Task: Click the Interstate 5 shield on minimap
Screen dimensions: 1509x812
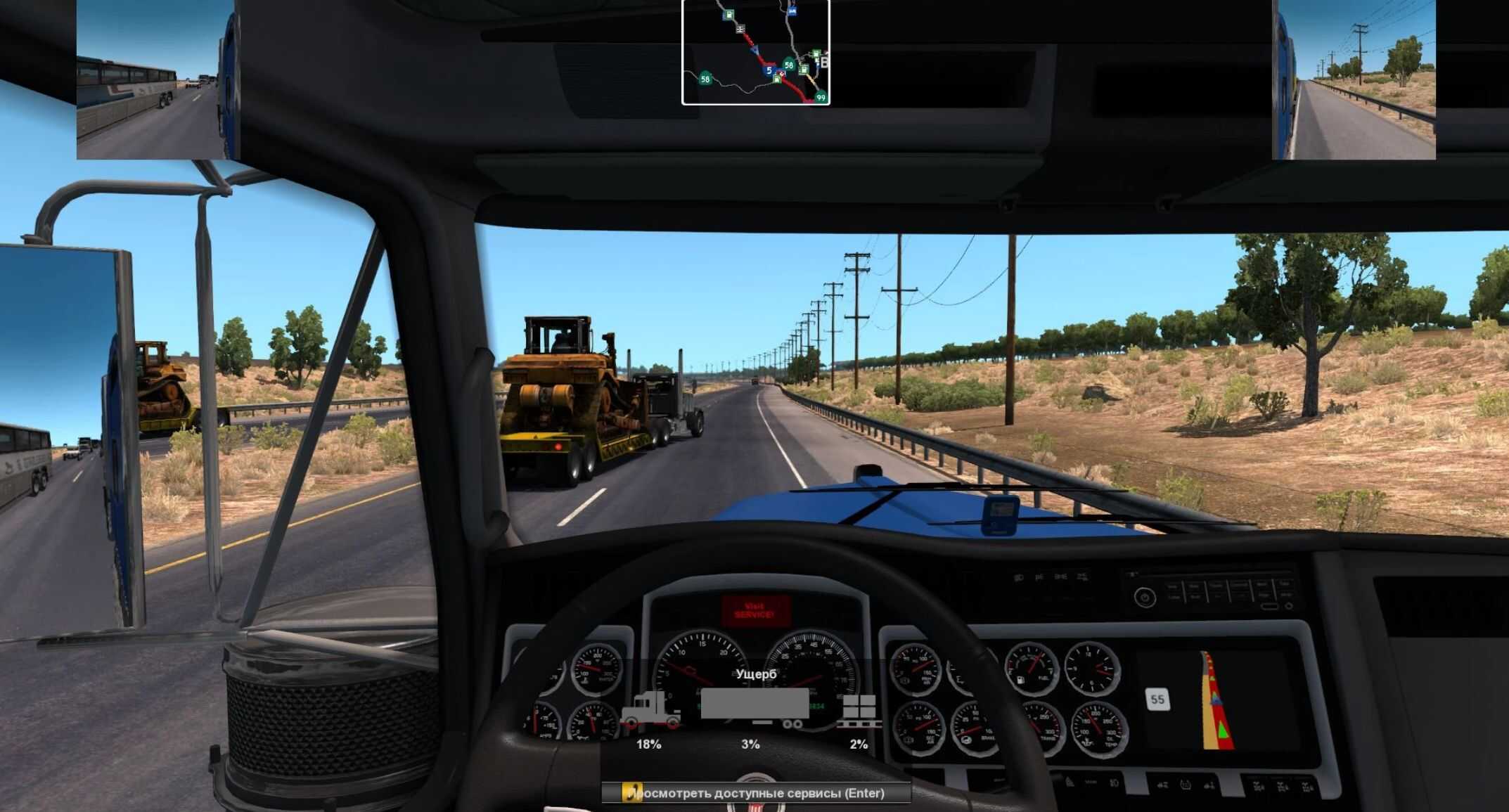Action: (x=769, y=70)
